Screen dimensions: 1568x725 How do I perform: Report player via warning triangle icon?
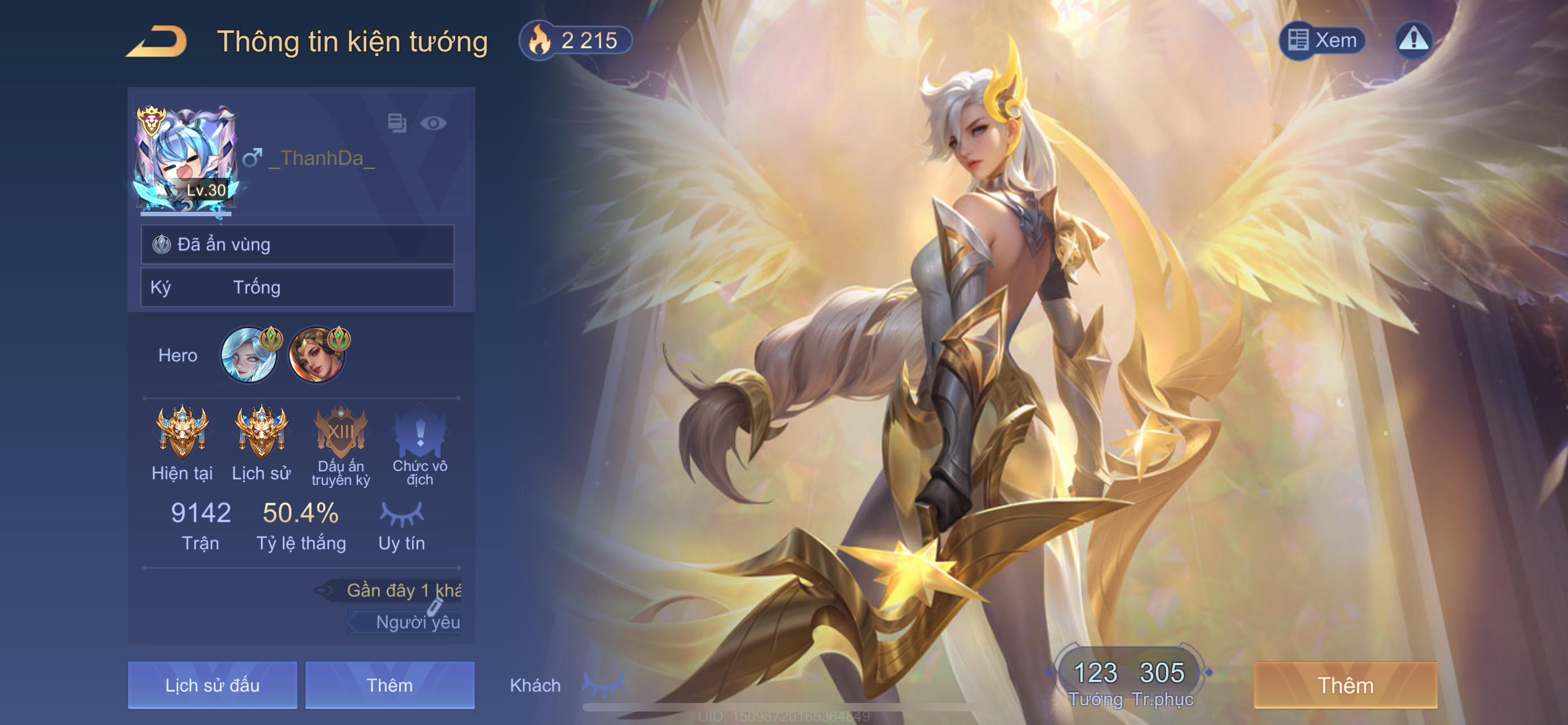1413,40
